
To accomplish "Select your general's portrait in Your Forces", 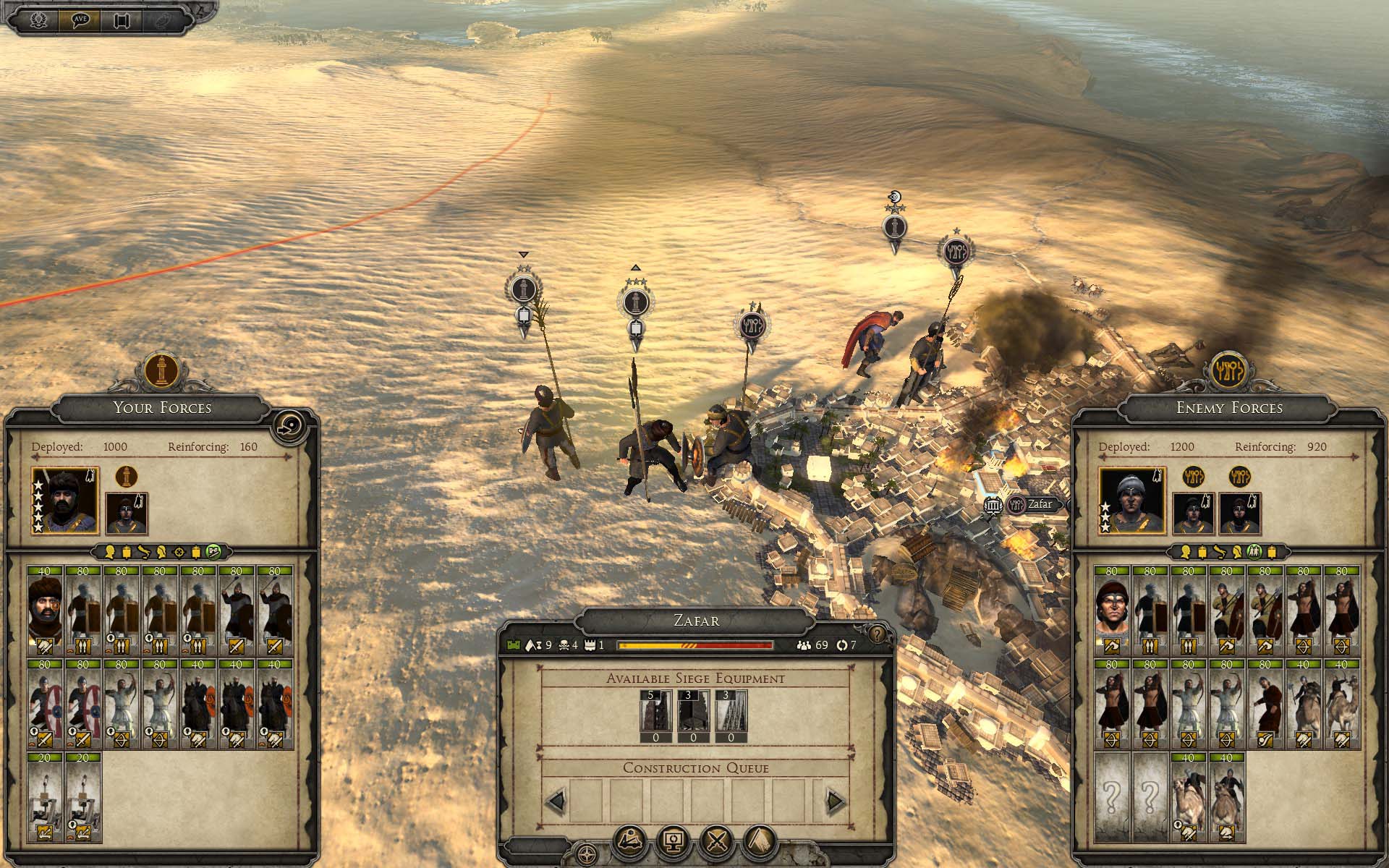I will (x=65, y=501).
